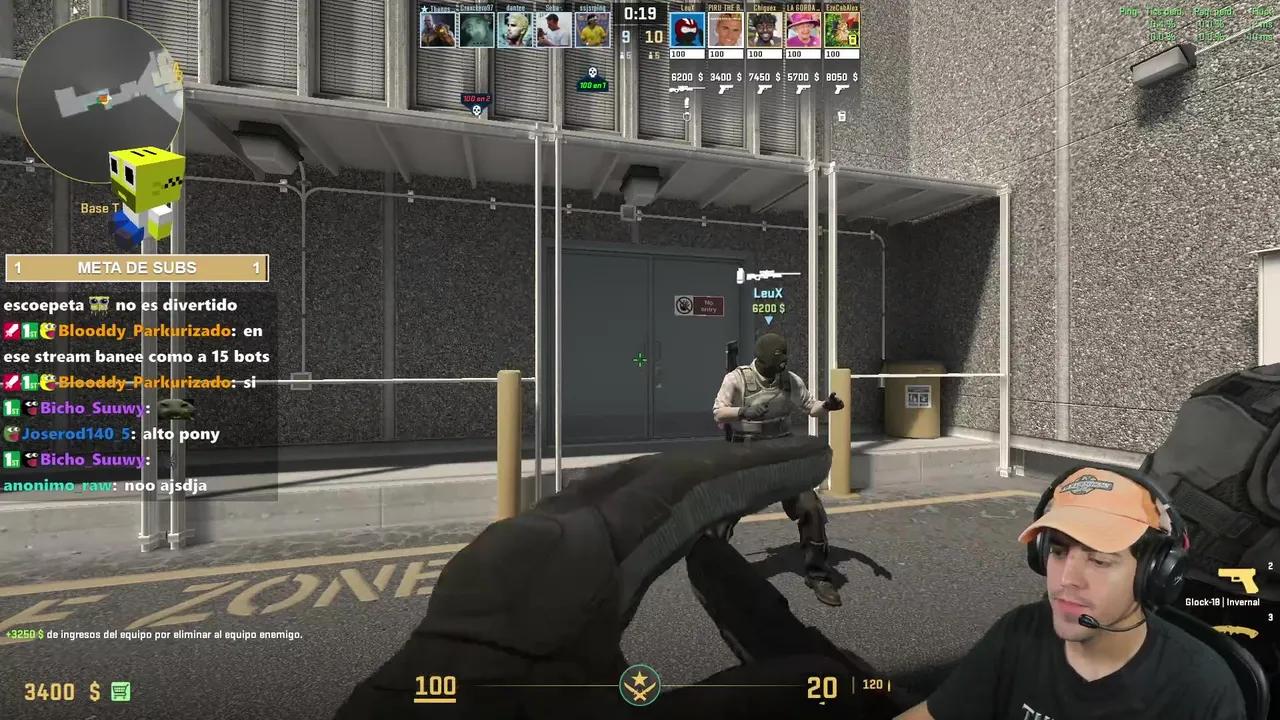This screenshot has width=1280, height=720.
Task: Click the META DE SUBS banner
Action: [137, 267]
